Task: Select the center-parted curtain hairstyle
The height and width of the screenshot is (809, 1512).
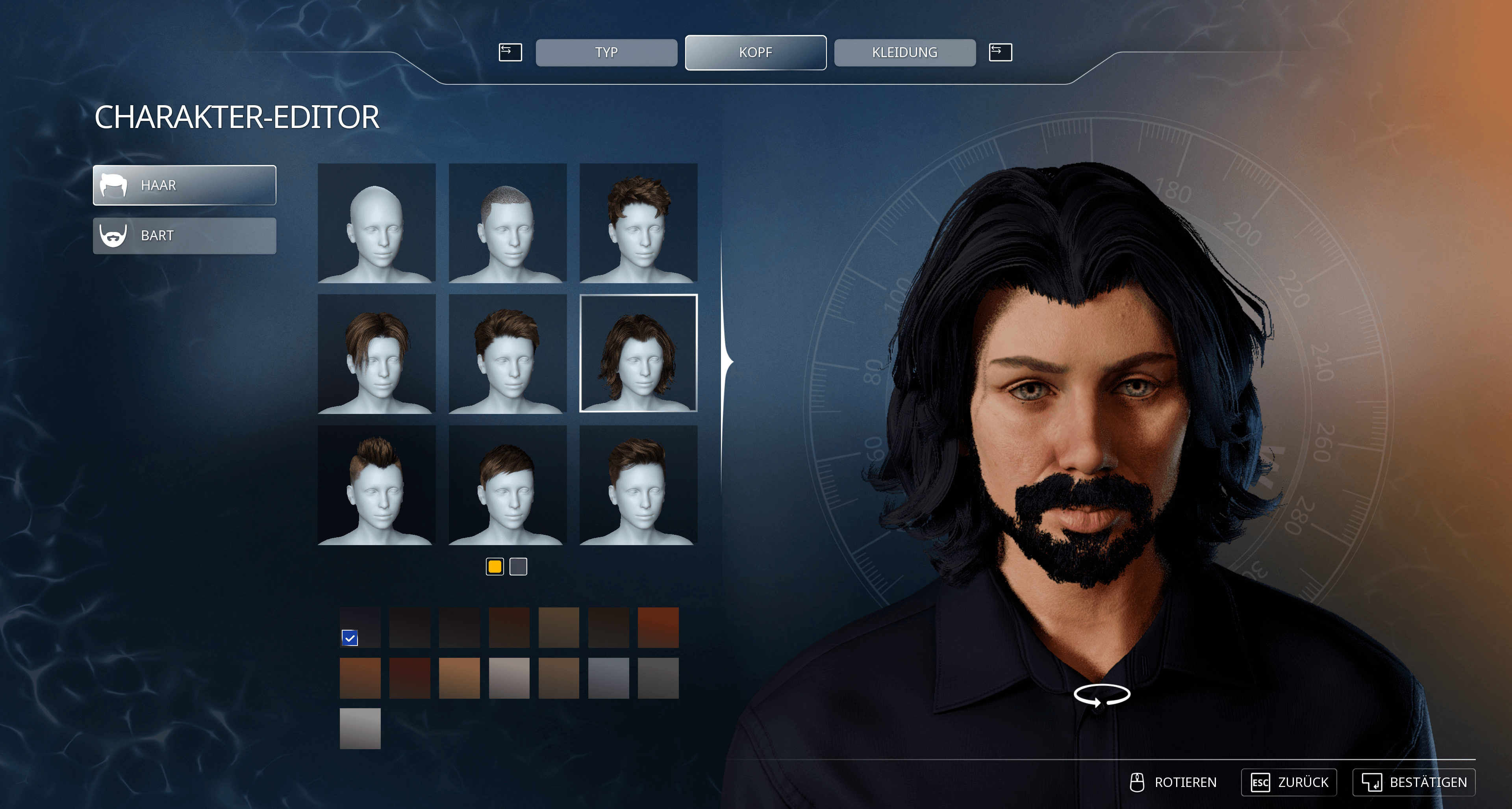Action: point(376,353)
